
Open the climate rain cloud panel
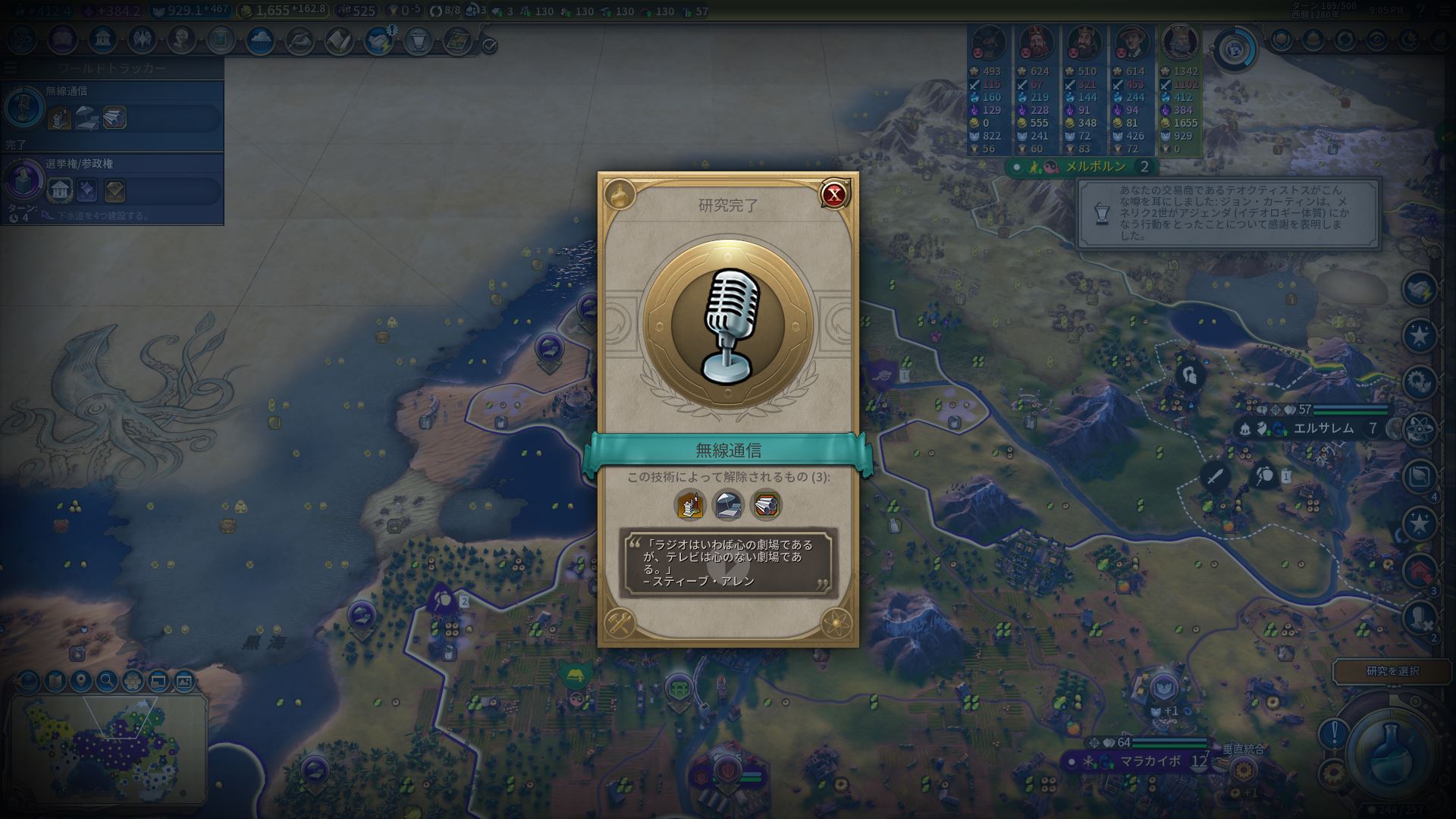coord(260,39)
